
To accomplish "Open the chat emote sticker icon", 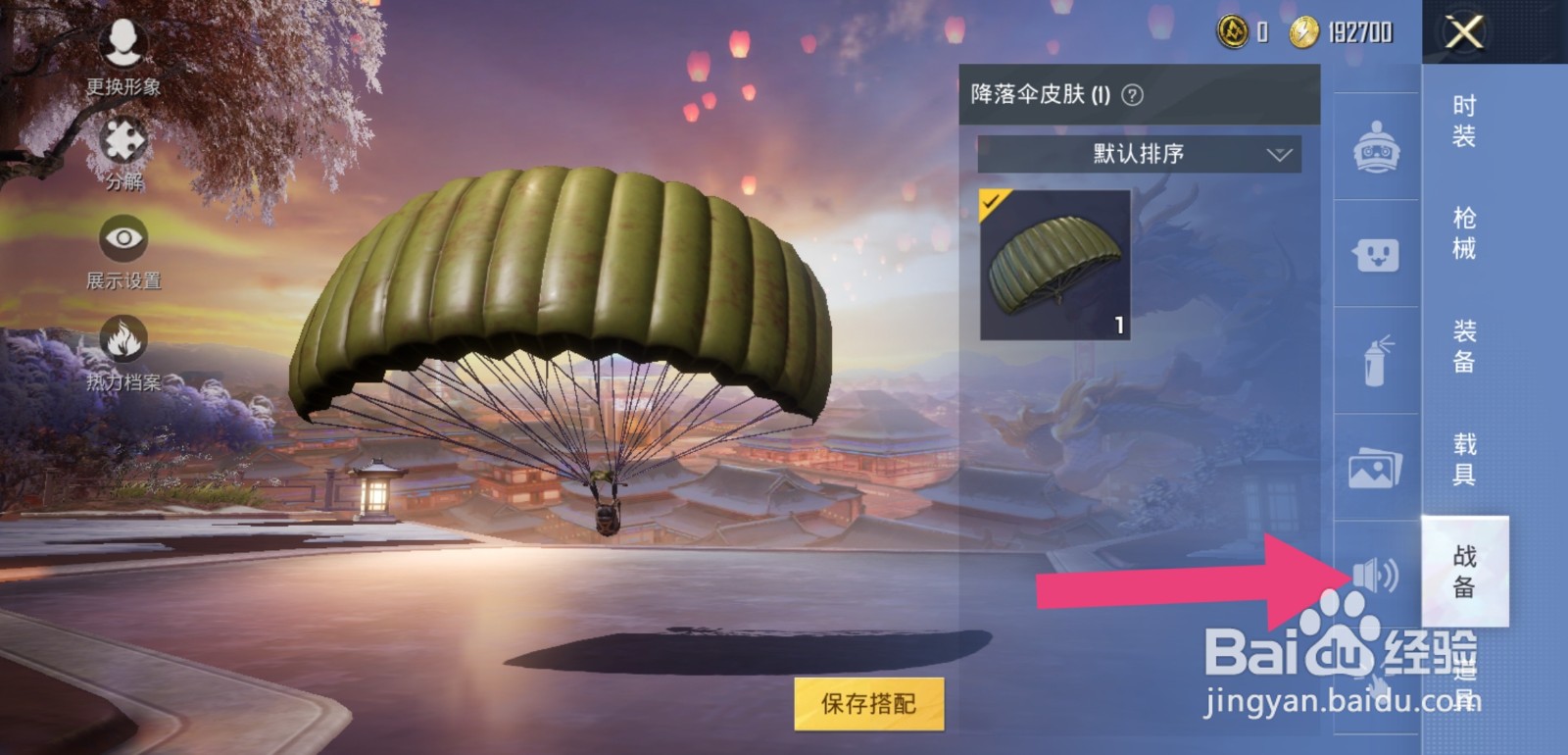I will tap(1374, 257).
